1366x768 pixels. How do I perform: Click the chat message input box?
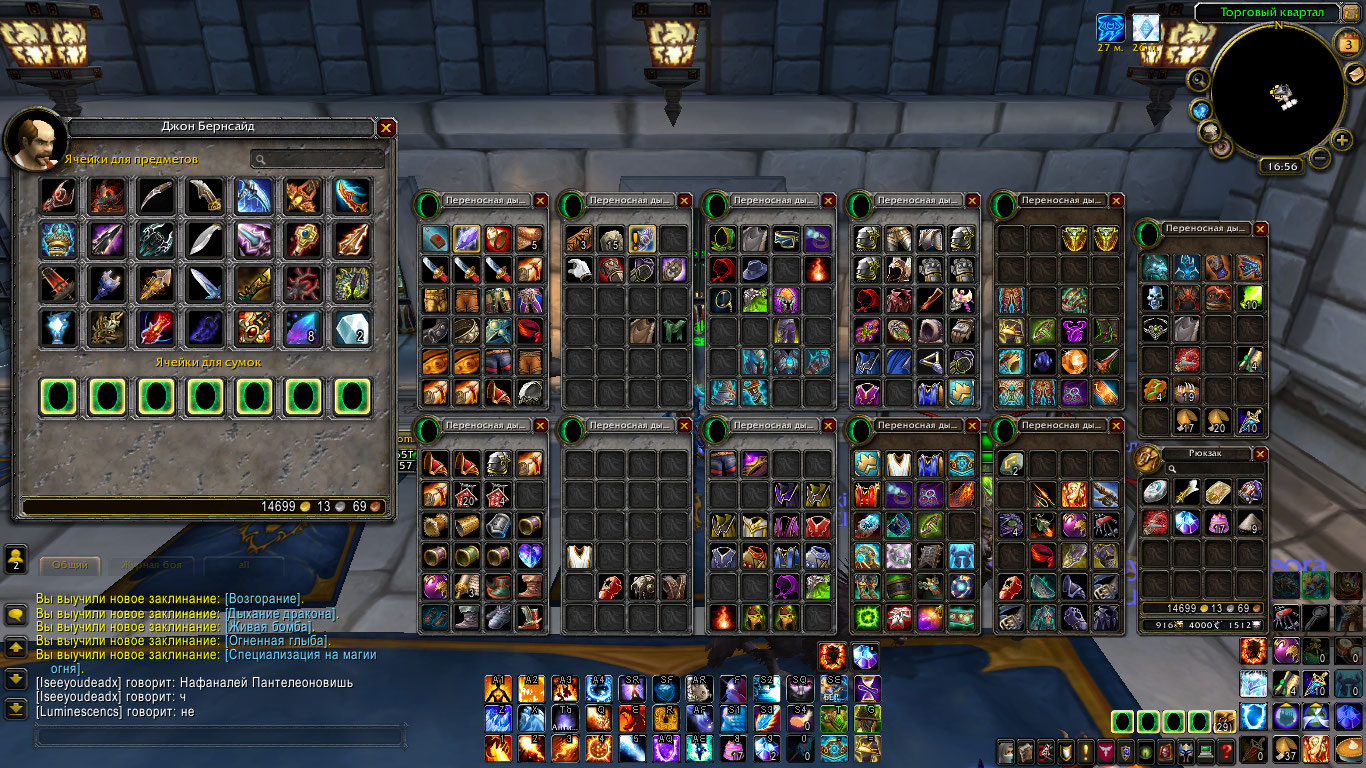tap(220, 736)
